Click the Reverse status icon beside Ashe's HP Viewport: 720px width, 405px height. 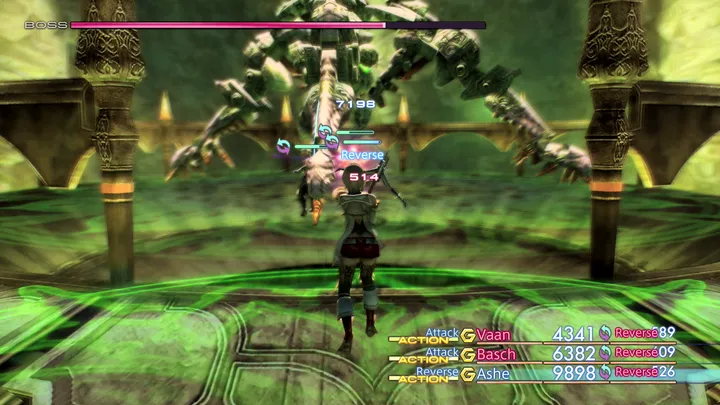point(605,372)
